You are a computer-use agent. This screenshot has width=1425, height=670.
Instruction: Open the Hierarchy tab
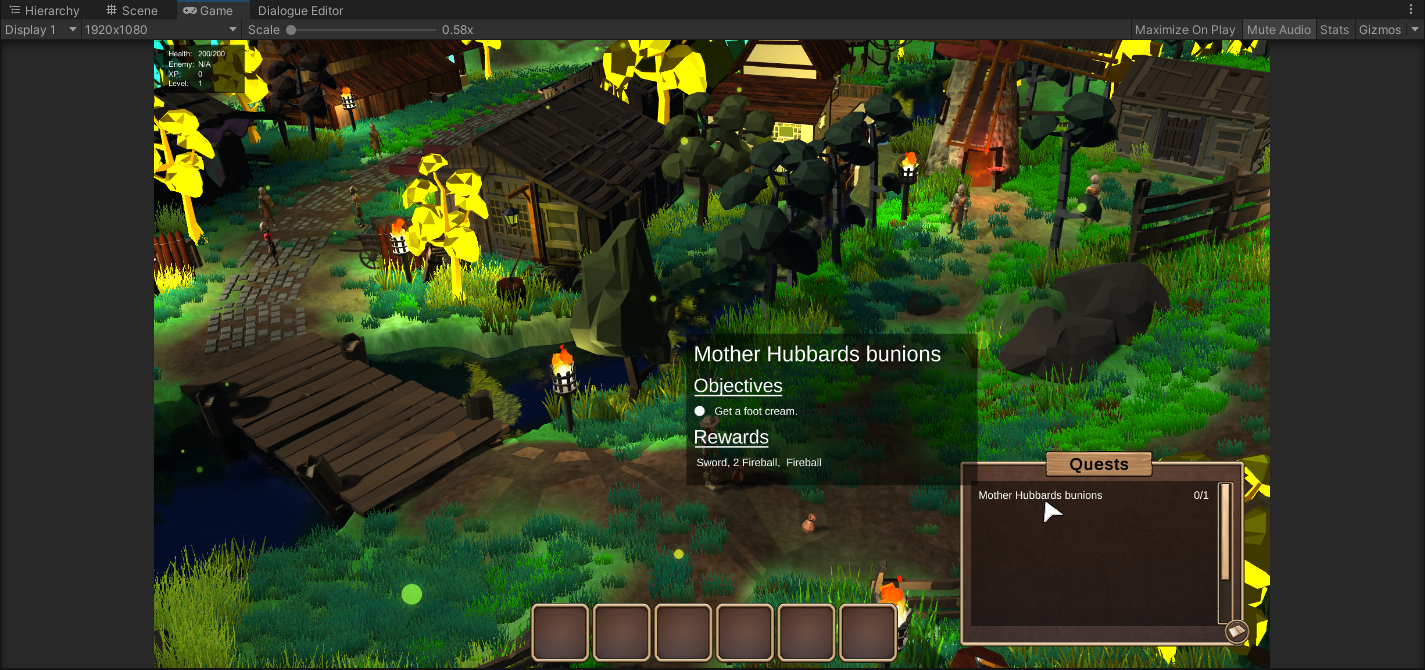(44, 11)
